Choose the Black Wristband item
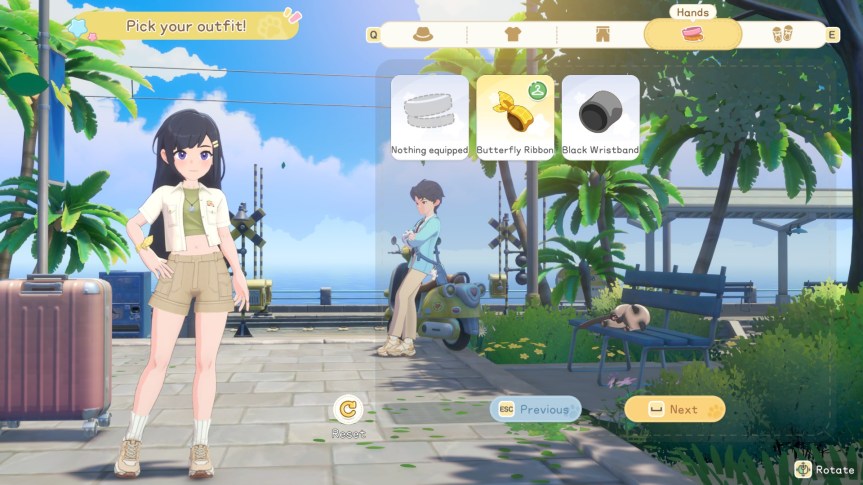This screenshot has width=863, height=485. 600,117
